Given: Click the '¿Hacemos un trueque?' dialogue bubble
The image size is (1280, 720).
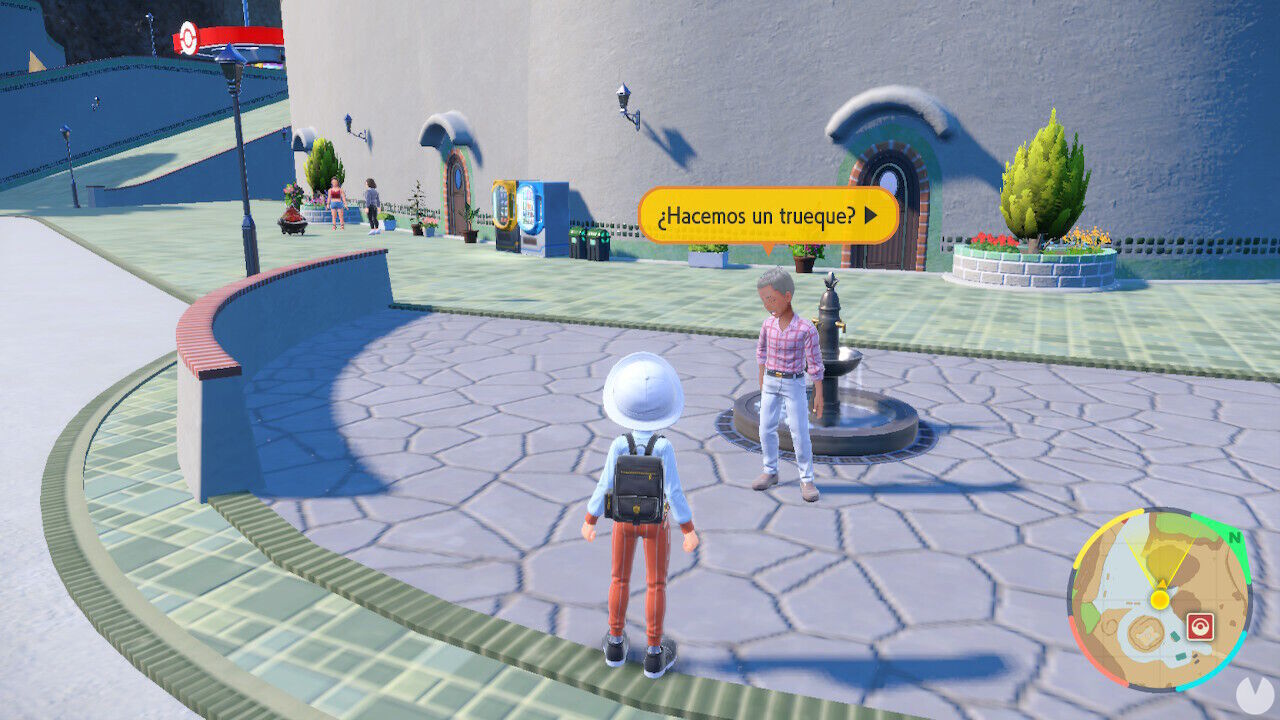Looking at the screenshot, I should click(x=770, y=210).
